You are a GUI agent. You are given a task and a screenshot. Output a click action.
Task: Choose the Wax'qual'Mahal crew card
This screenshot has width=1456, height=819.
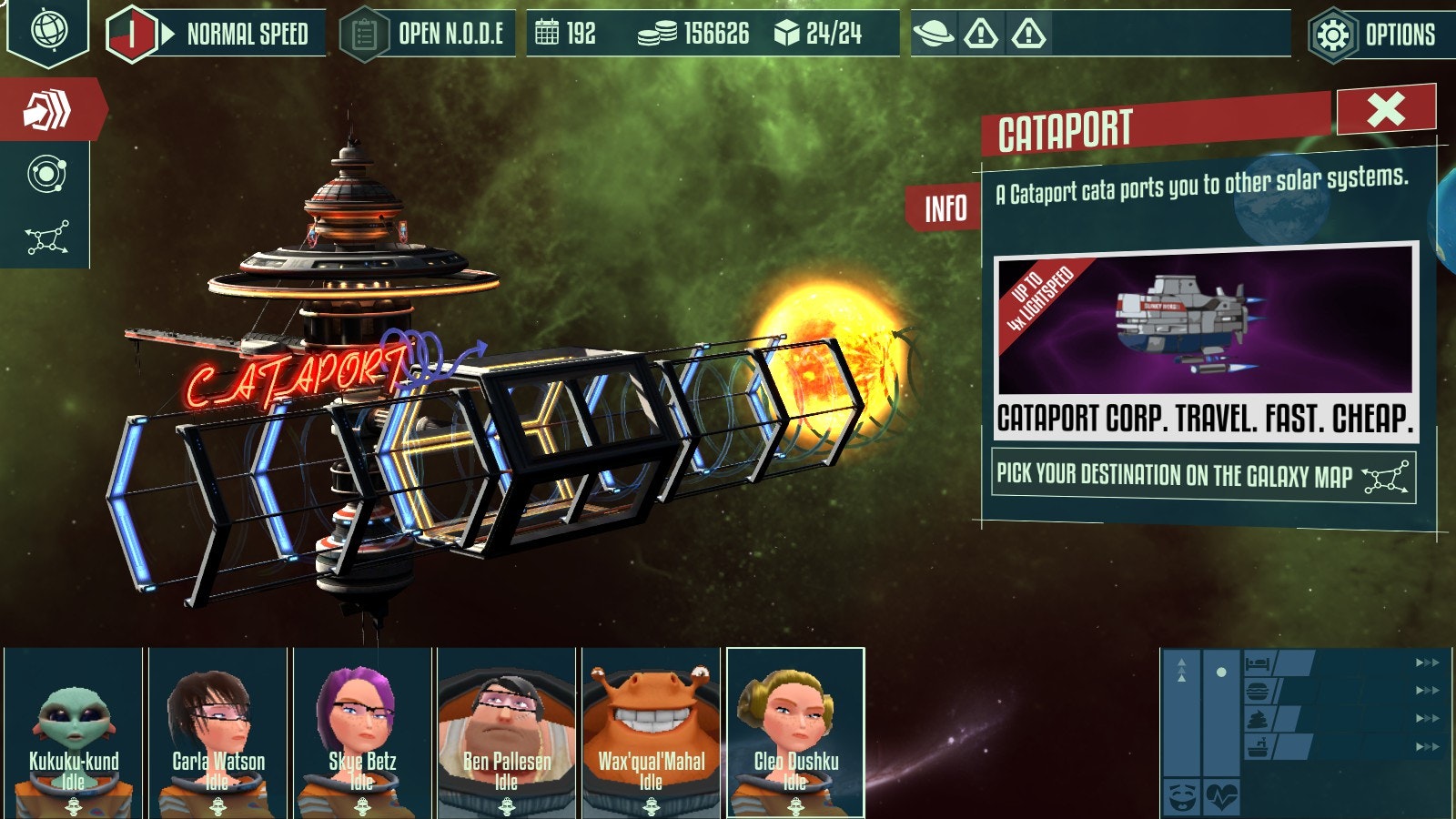pyautogui.click(x=651, y=733)
